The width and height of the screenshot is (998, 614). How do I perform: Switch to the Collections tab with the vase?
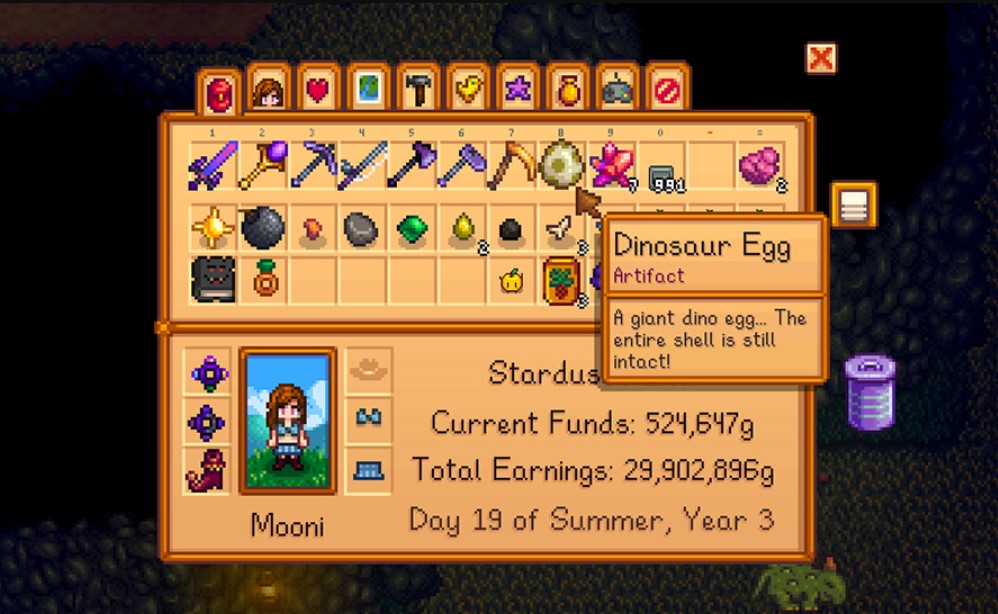click(568, 92)
